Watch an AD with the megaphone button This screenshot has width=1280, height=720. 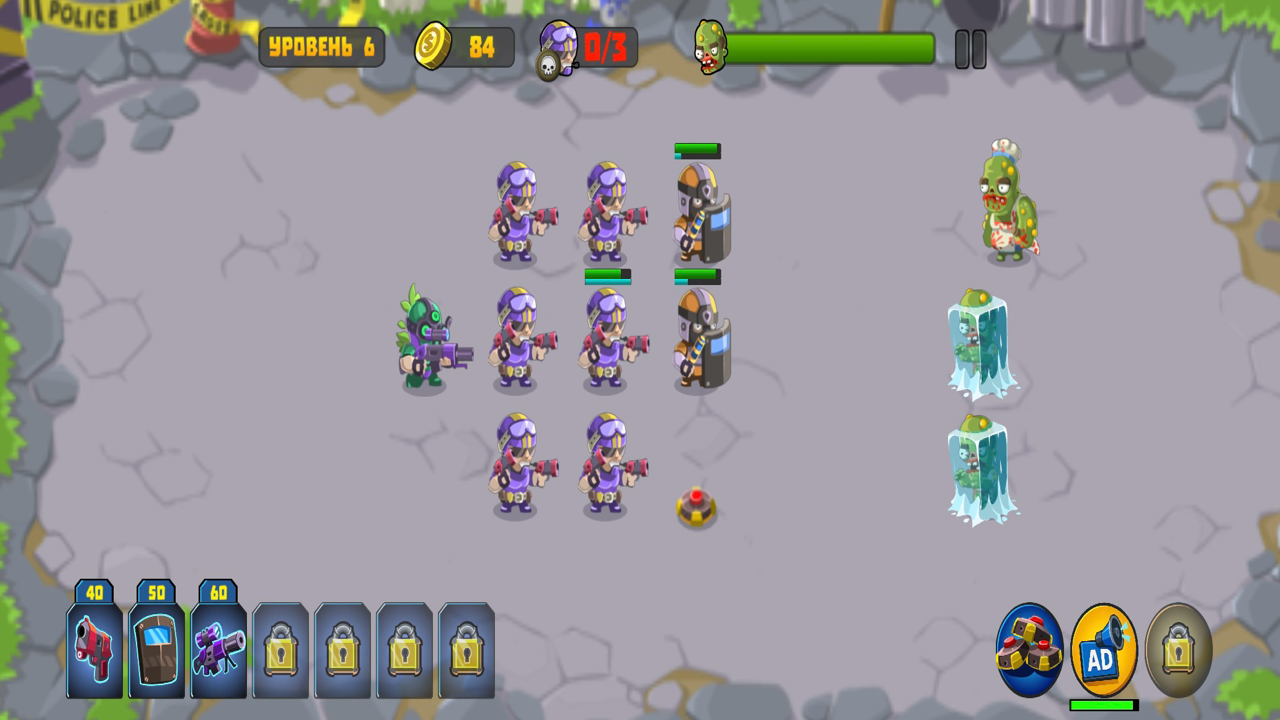click(1103, 650)
